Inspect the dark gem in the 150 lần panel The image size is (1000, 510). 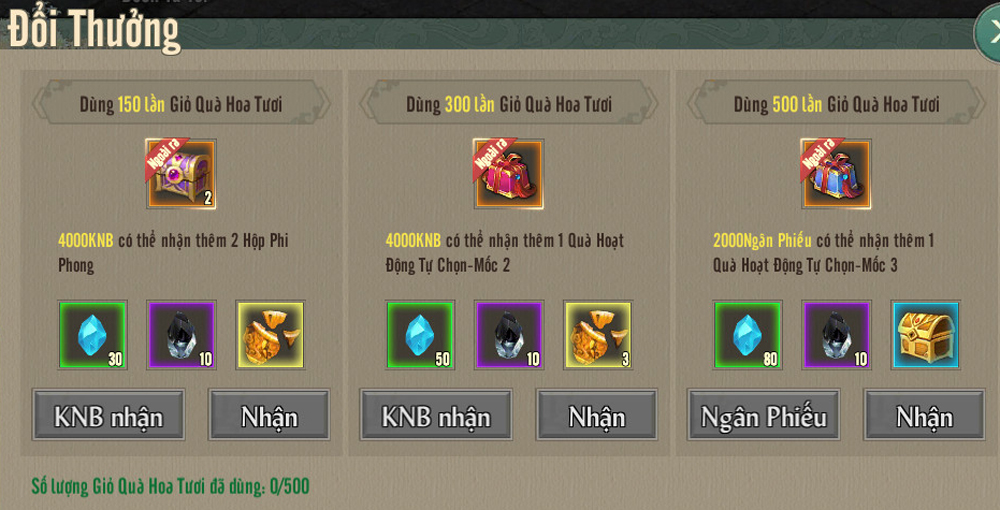click(x=181, y=334)
